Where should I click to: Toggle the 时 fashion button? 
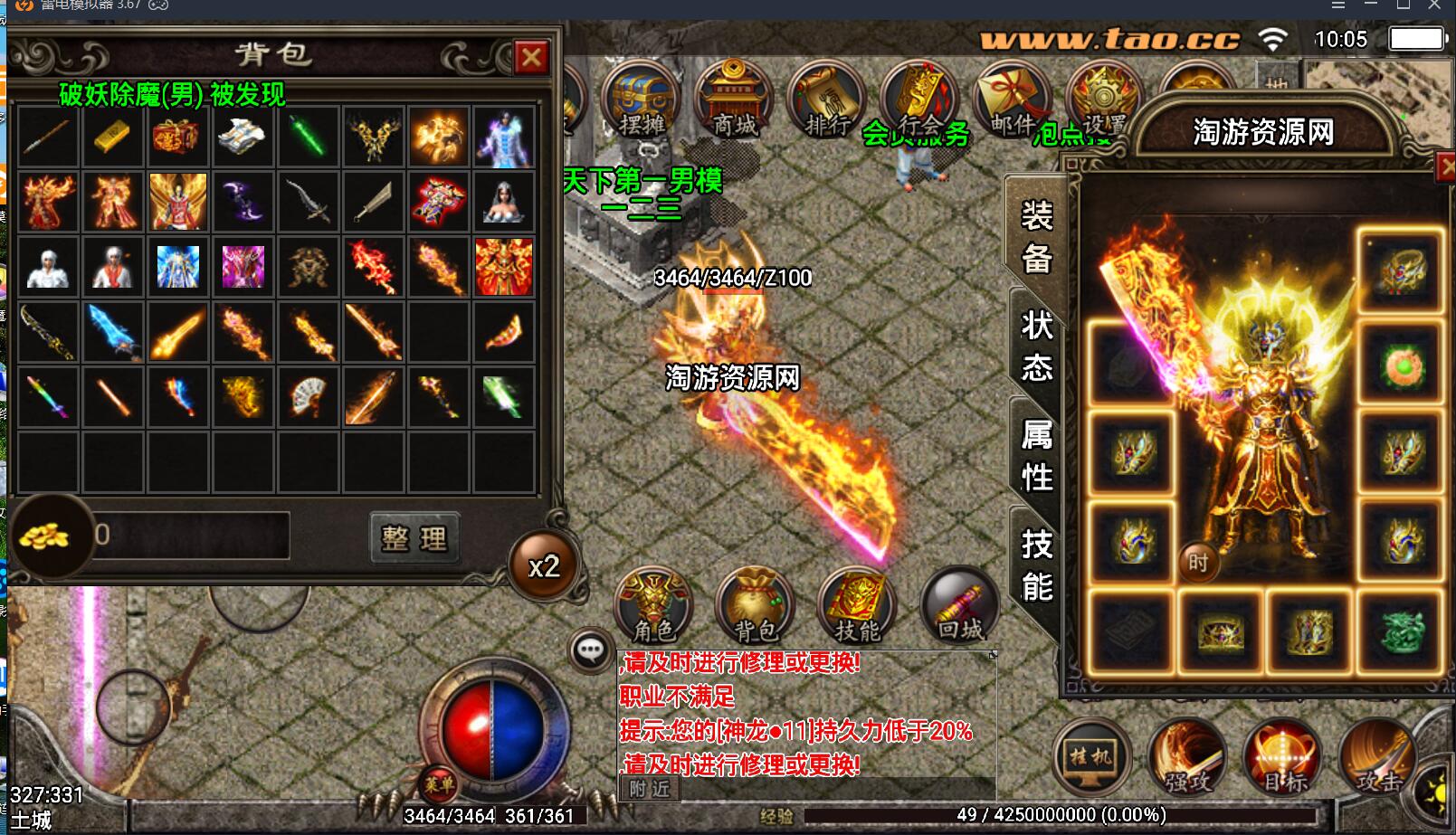(1198, 563)
